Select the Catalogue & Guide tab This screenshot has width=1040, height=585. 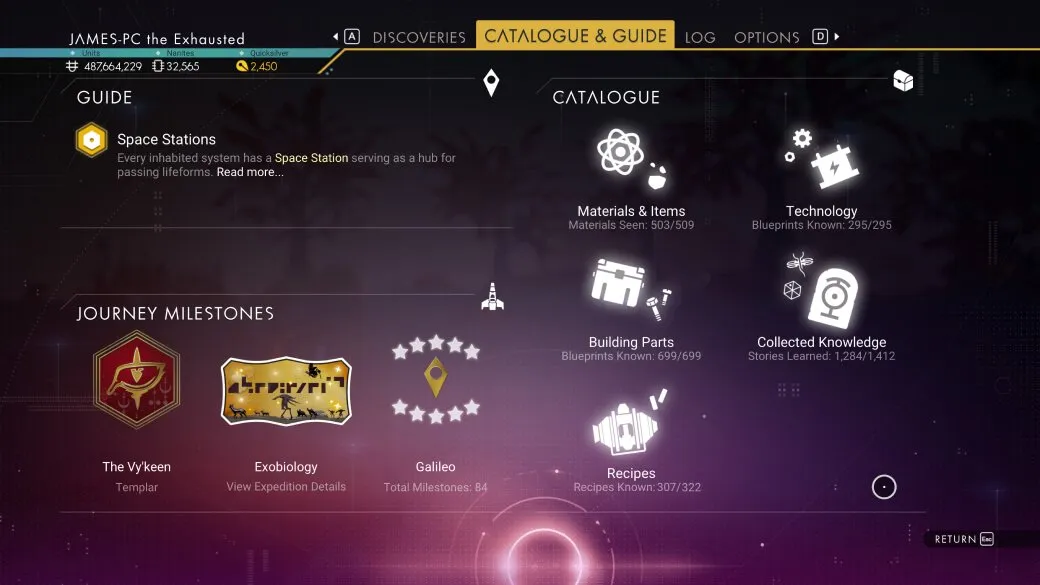(575, 36)
